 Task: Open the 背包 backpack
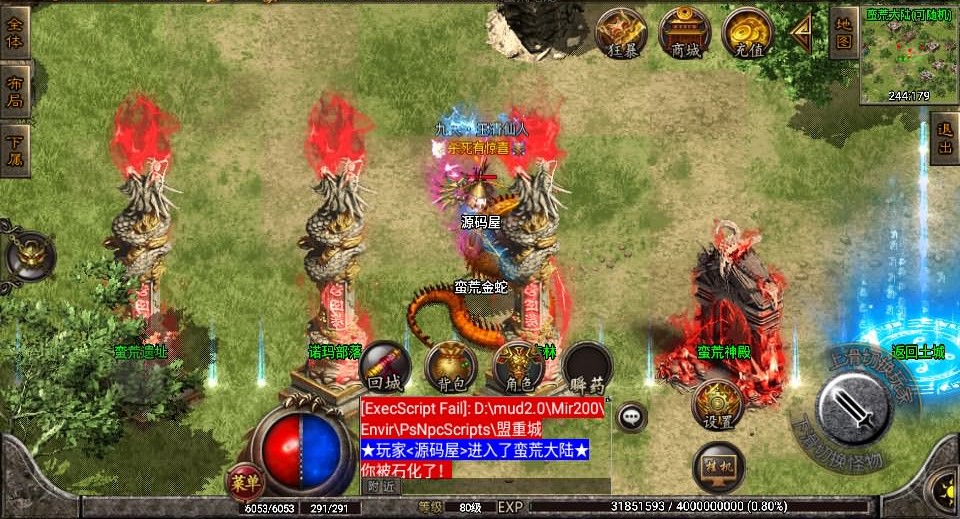[x=450, y=366]
